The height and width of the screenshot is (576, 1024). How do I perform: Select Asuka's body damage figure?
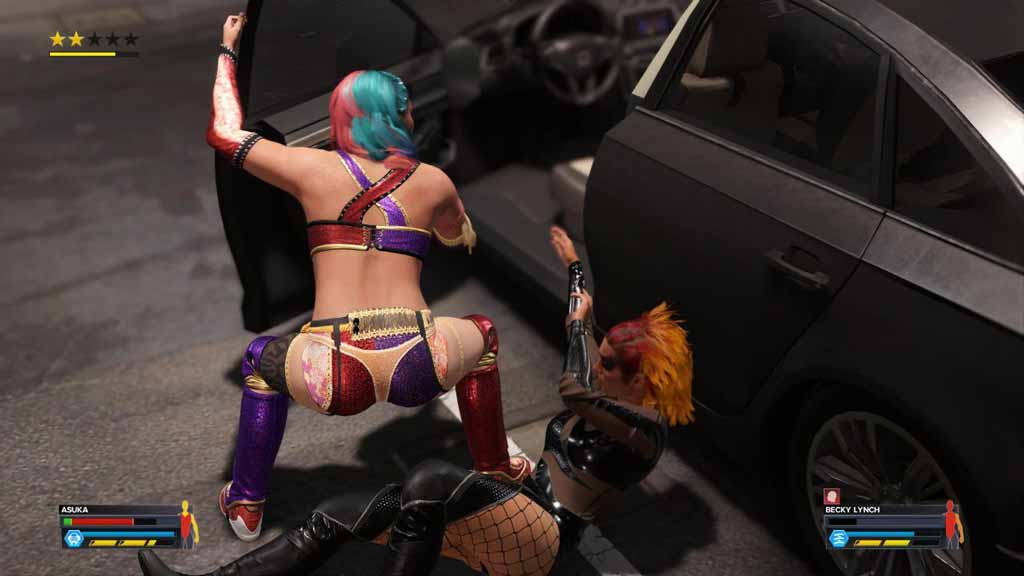click(x=187, y=524)
